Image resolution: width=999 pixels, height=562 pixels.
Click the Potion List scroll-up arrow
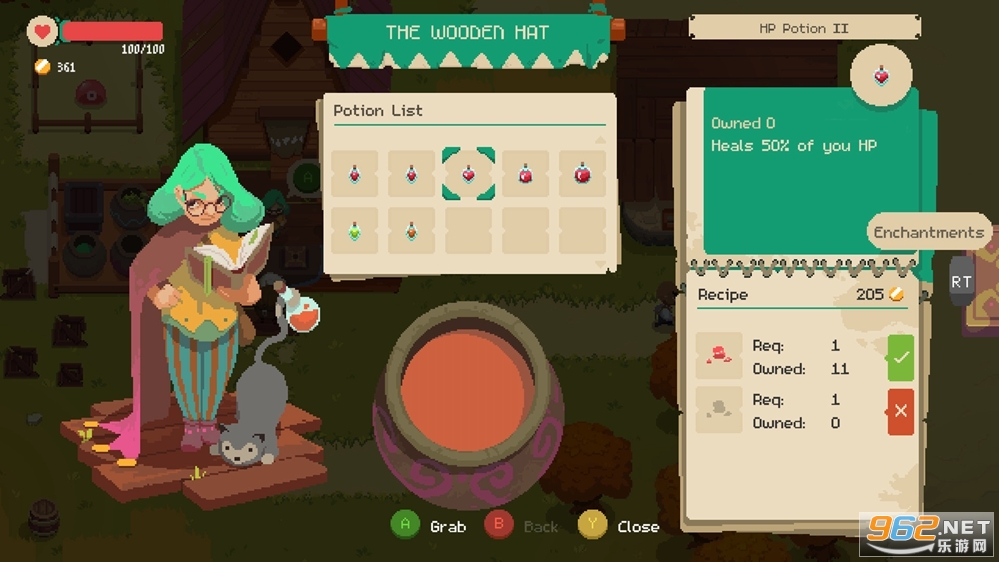600,140
